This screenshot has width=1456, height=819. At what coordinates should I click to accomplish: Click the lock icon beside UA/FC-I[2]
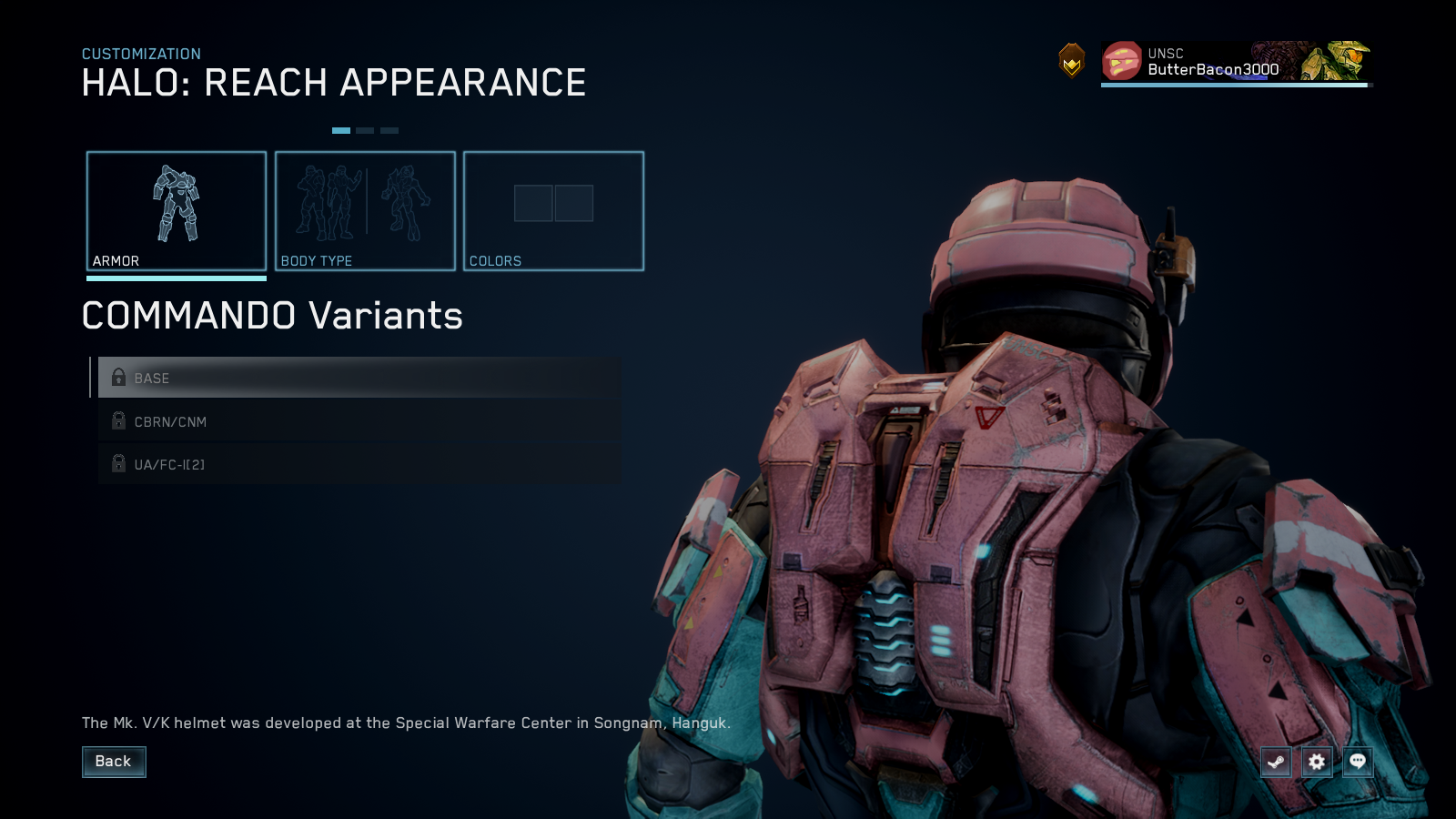118,464
